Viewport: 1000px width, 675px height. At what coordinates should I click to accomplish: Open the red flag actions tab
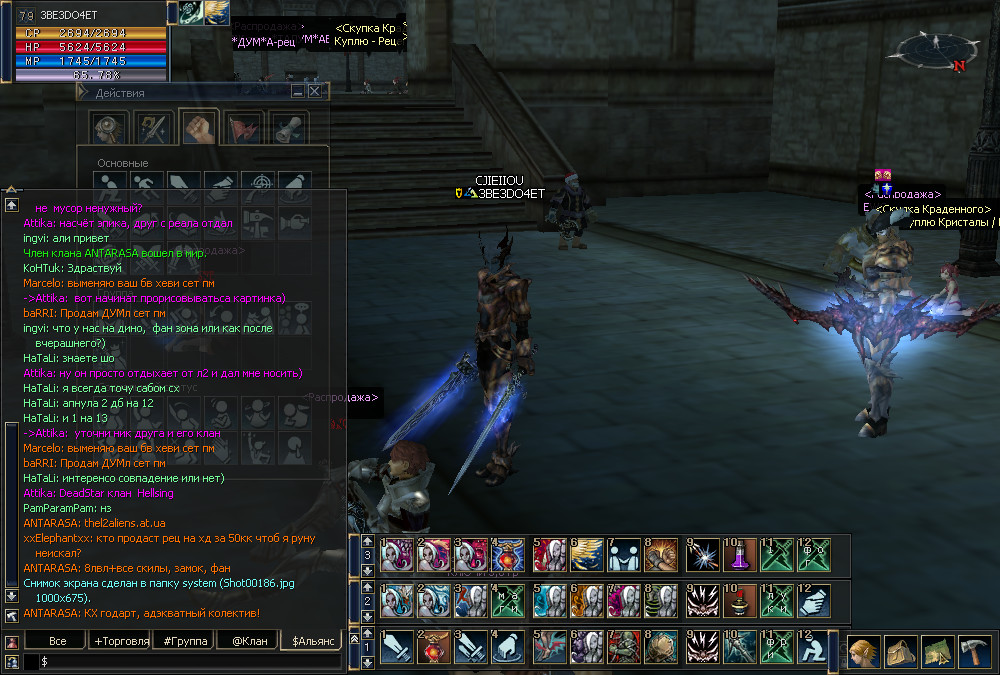[x=242, y=127]
